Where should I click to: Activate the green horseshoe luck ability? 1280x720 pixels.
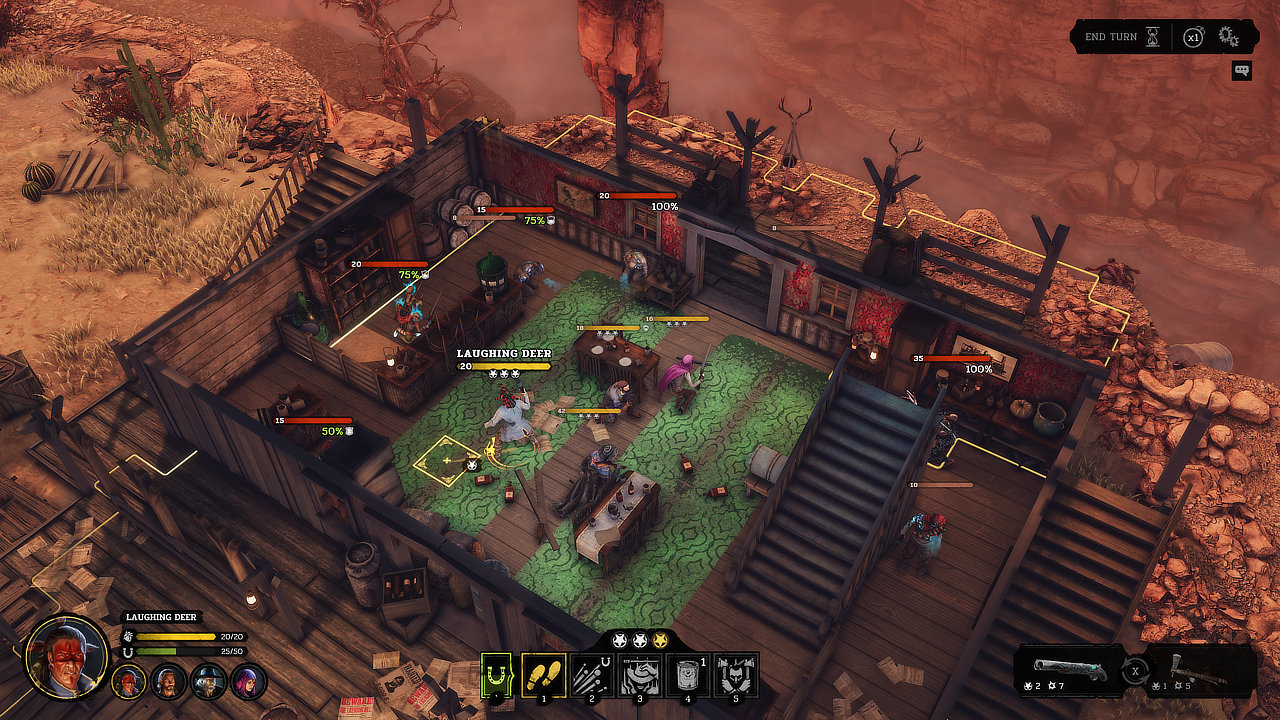pos(497,675)
